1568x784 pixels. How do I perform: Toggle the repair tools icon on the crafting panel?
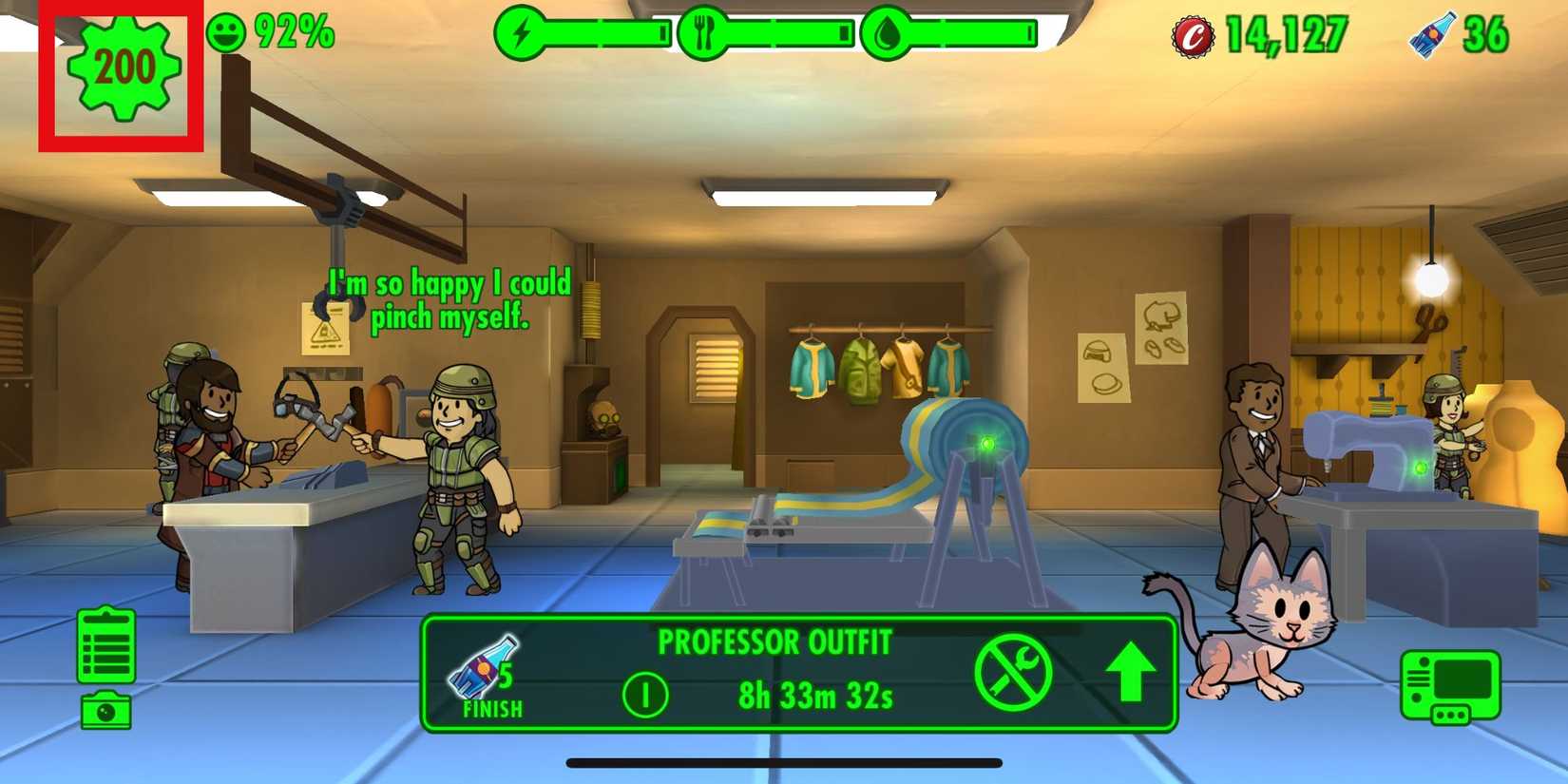point(1015,673)
